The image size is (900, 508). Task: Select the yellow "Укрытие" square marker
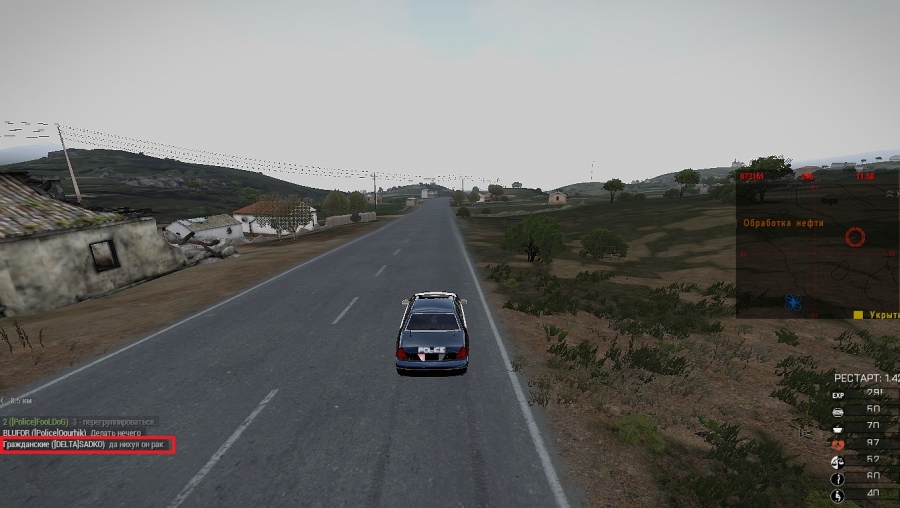pos(858,314)
